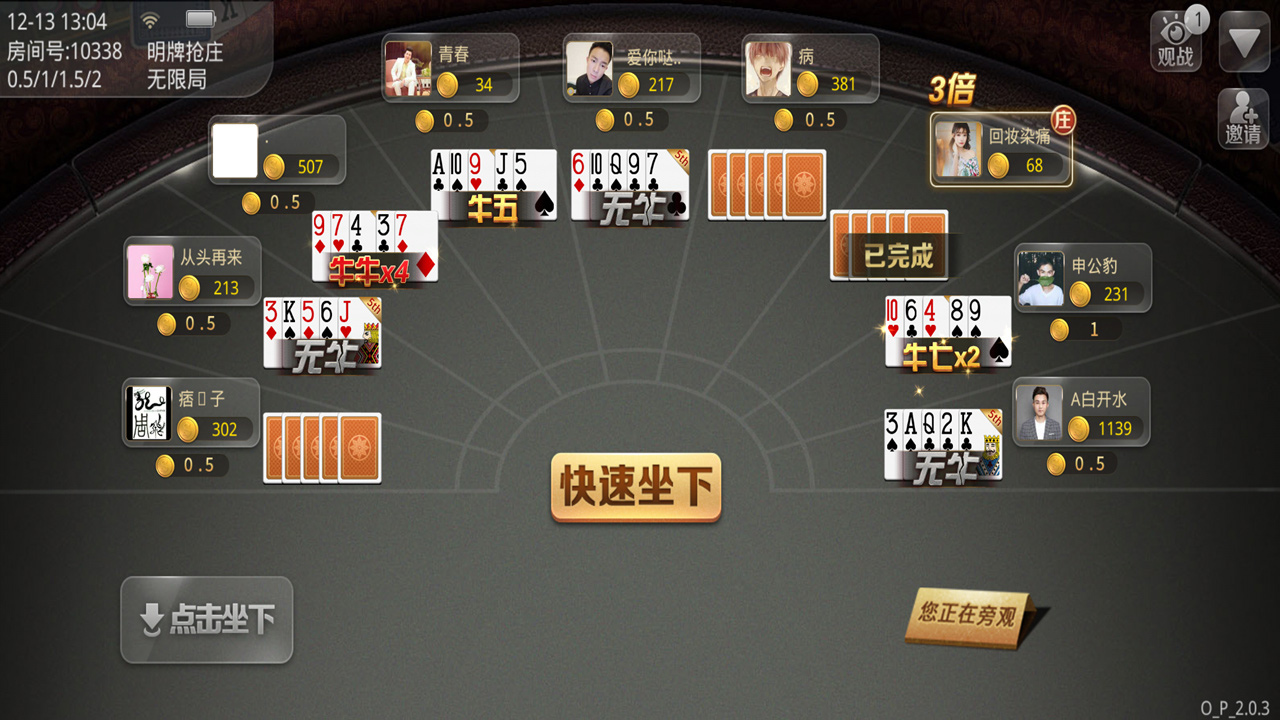Tap the 邀请 invite friend icon
The height and width of the screenshot is (720, 1280).
(x=1243, y=117)
